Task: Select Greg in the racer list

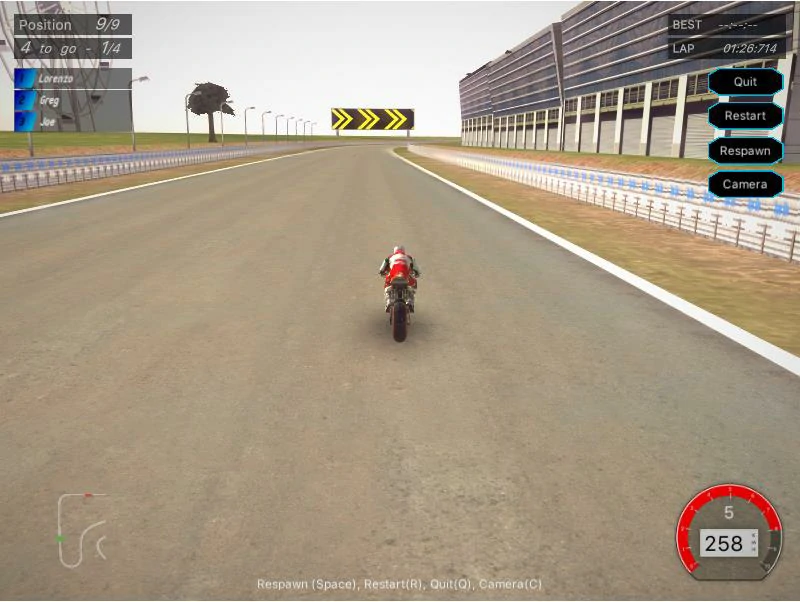Action: point(72,100)
